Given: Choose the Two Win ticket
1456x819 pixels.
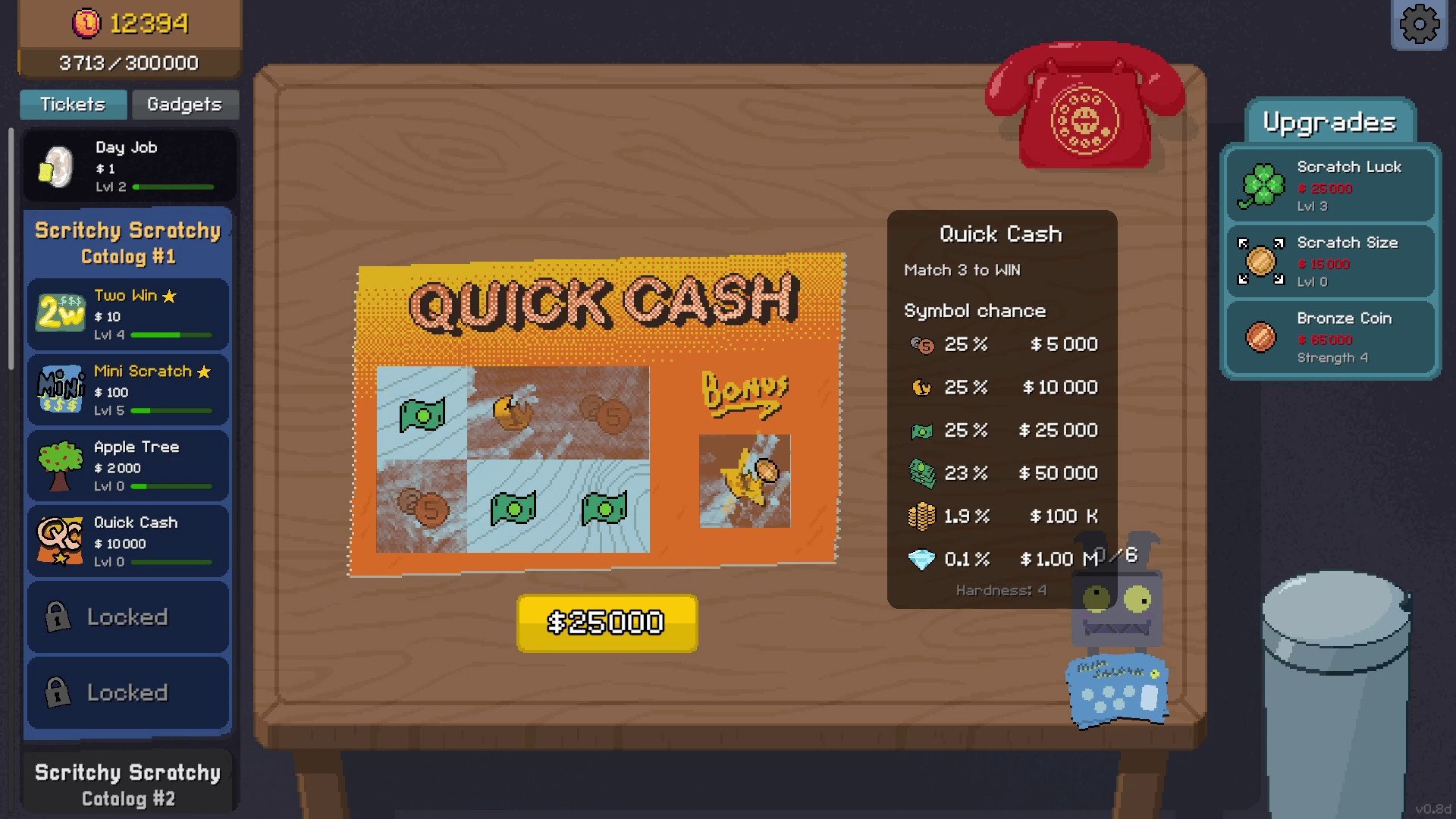Looking at the screenshot, I should click(129, 314).
